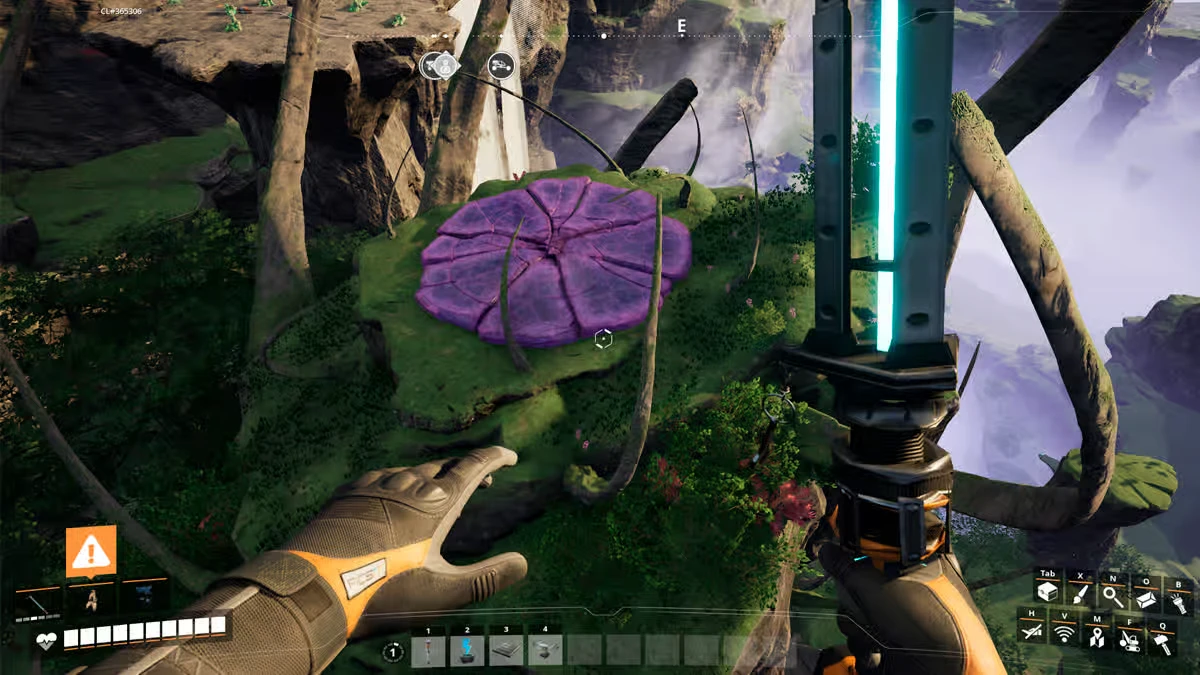Open the map pin icon

tap(1096, 636)
